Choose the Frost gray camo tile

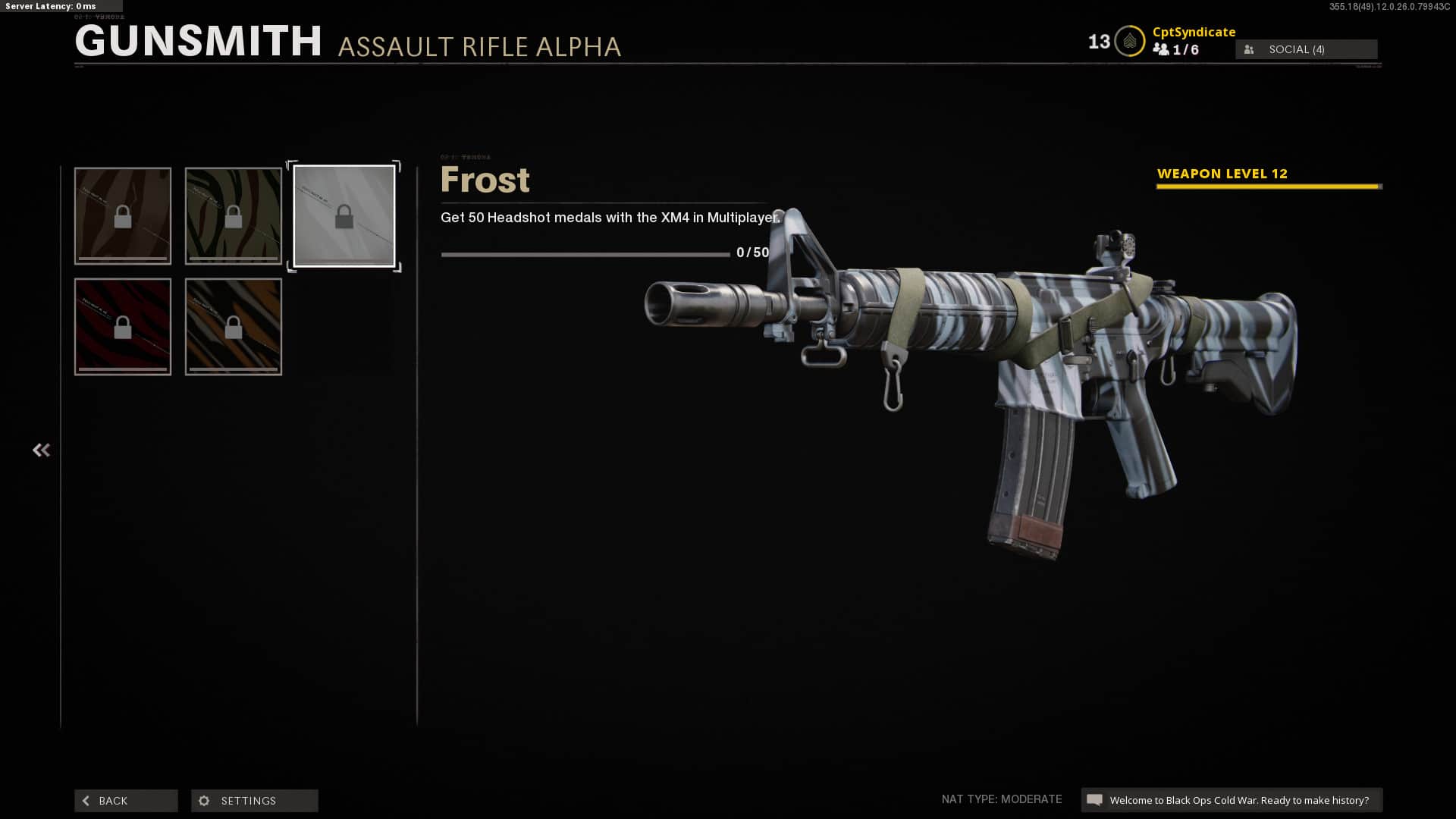click(344, 216)
